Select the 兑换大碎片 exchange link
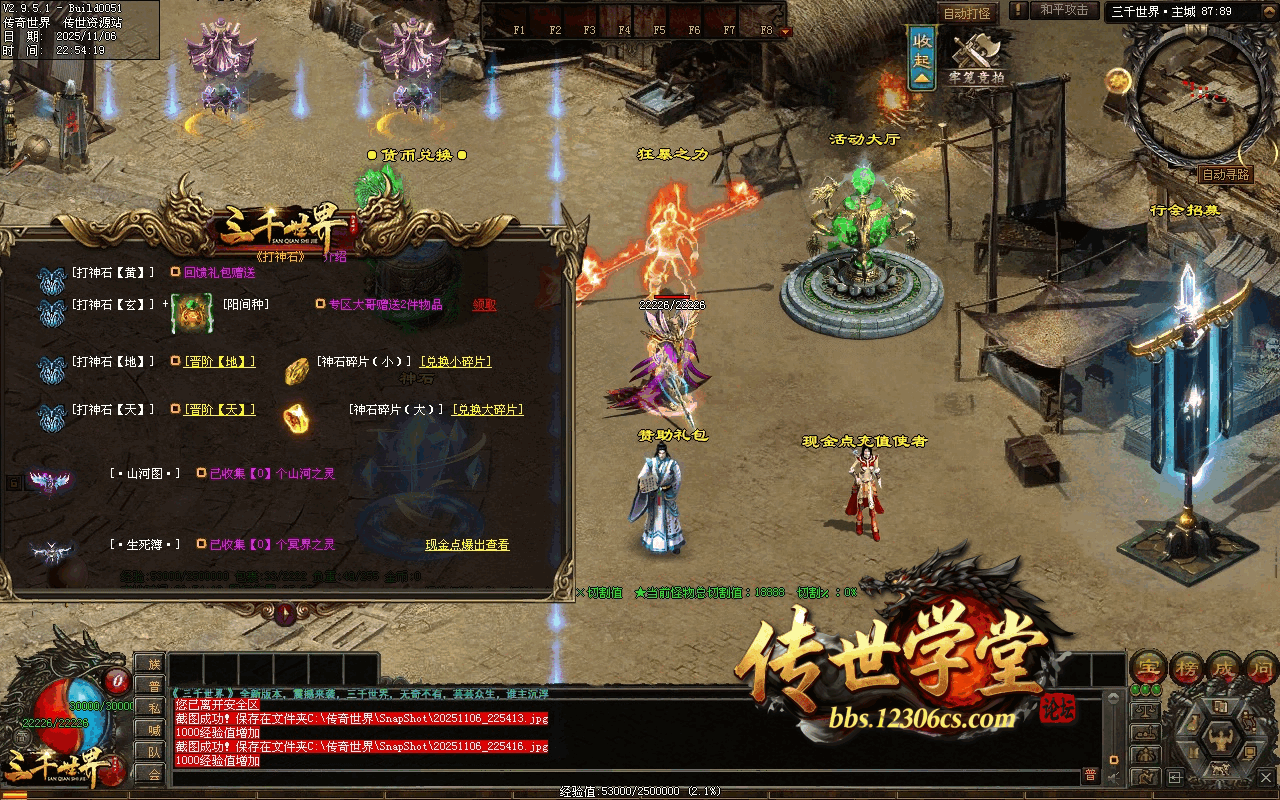This screenshot has height=800, width=1280. 487,410
